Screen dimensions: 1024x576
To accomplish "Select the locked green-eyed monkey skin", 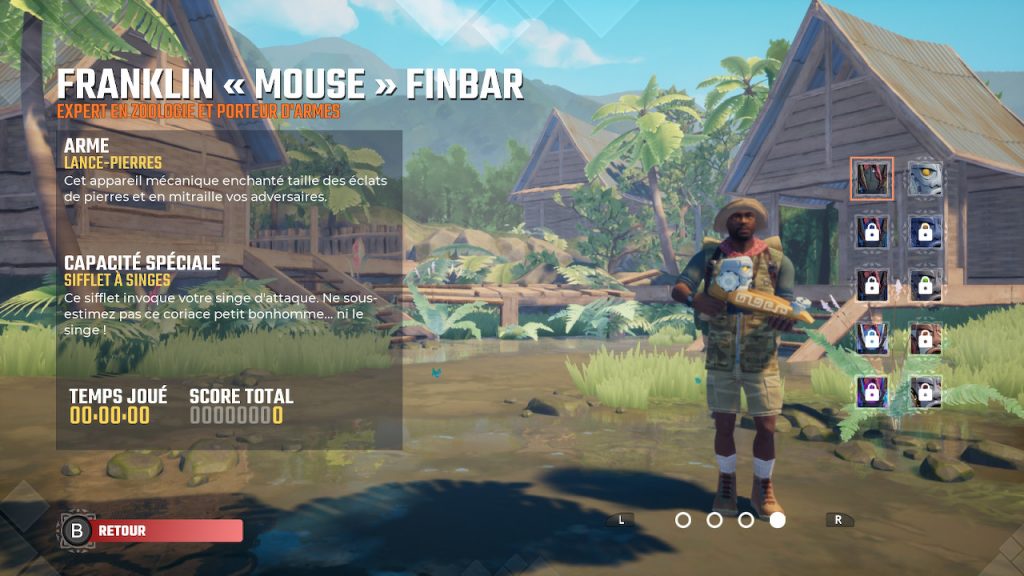I will (925, 285).
